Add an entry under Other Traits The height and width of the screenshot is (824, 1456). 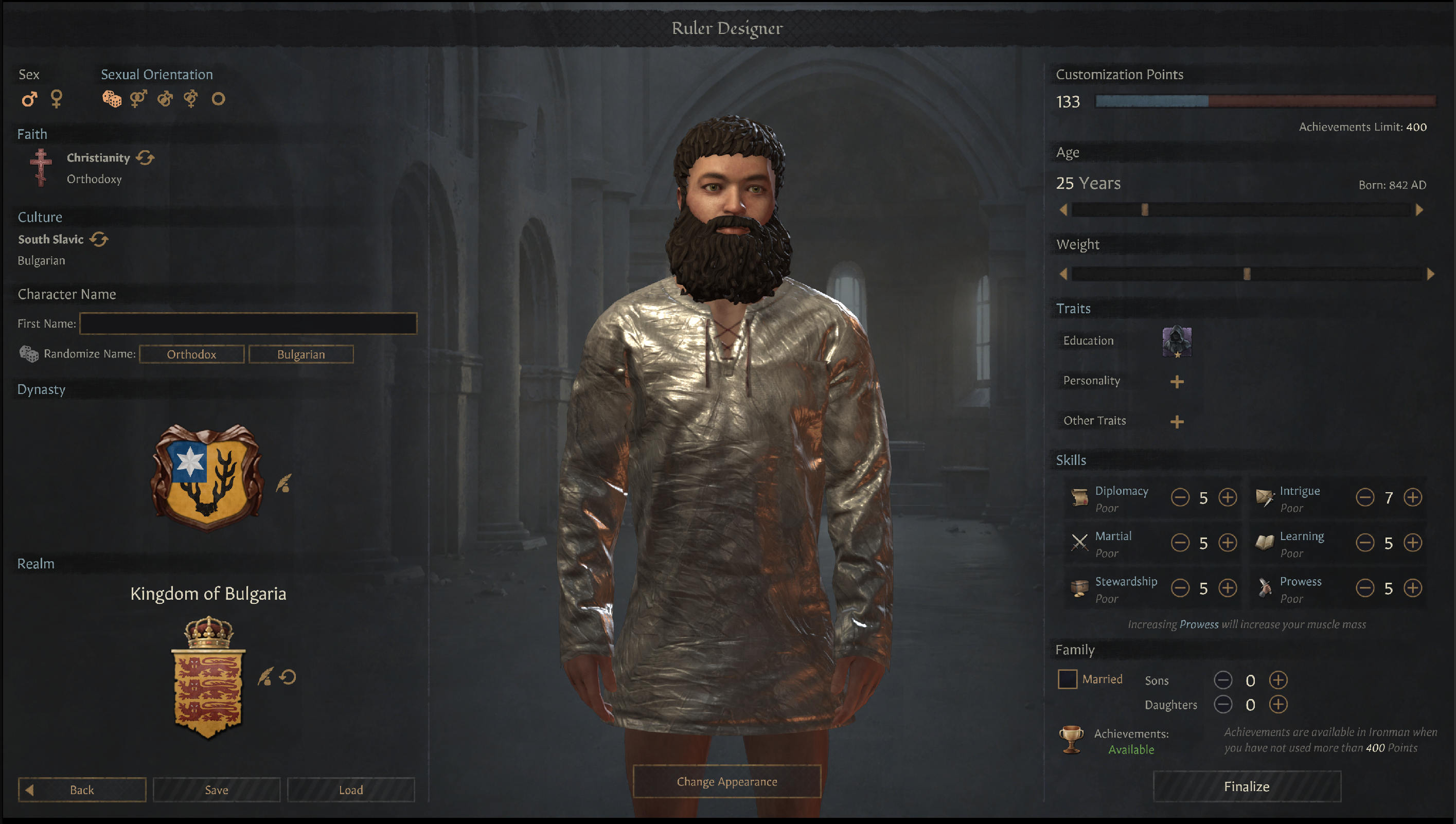1178,422
